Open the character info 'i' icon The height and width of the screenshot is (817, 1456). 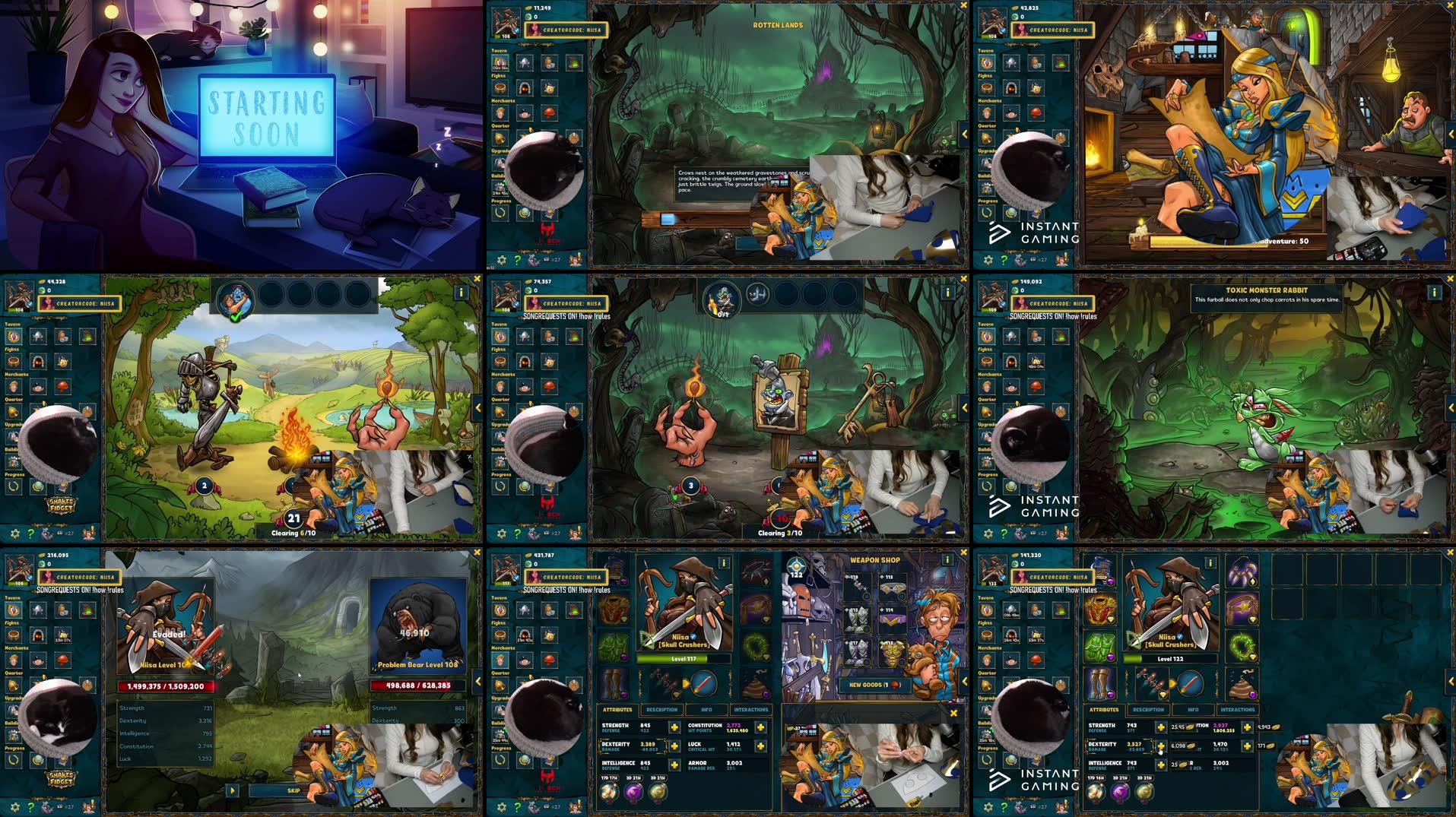point(723,563)
